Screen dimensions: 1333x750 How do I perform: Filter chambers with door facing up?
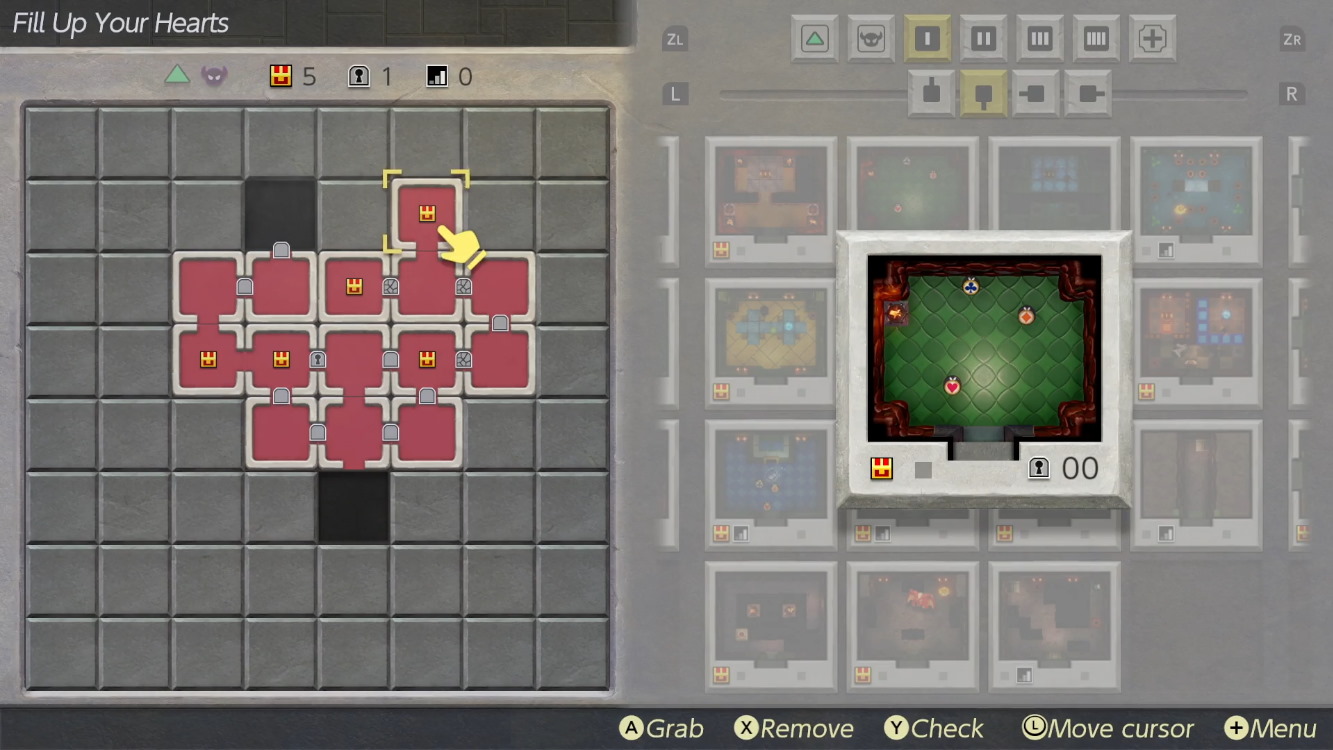coord(931,94)
